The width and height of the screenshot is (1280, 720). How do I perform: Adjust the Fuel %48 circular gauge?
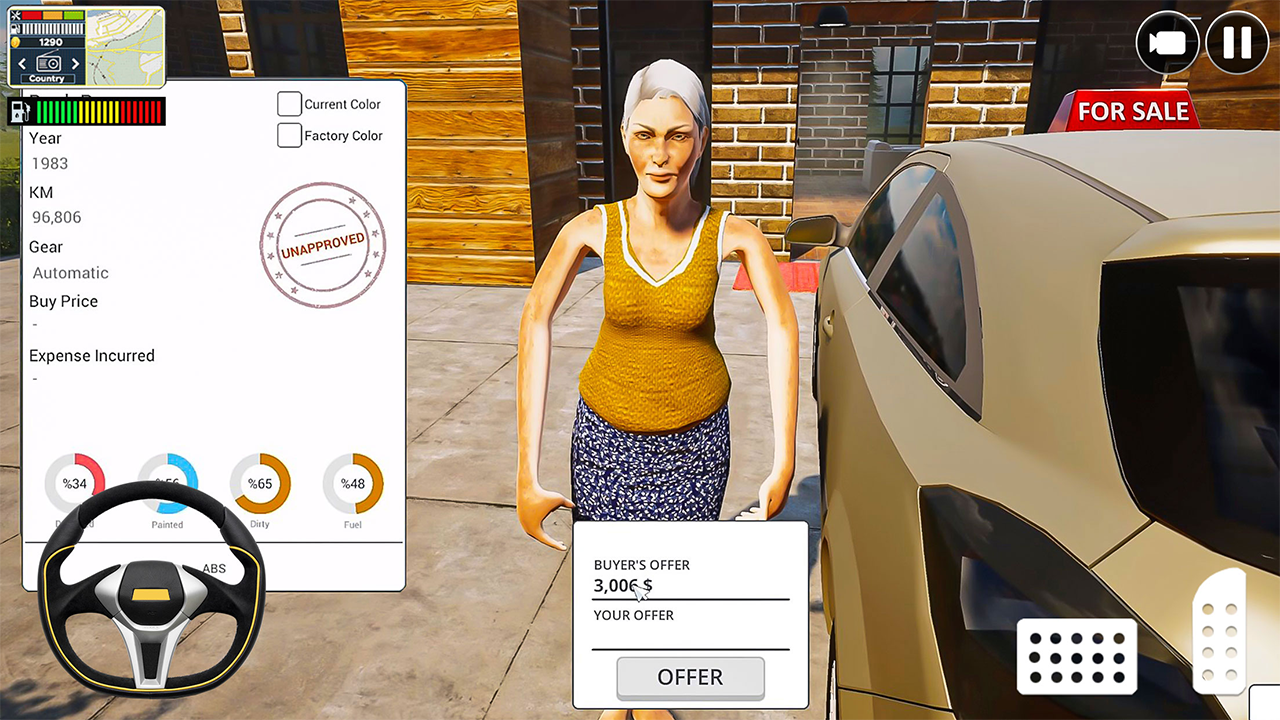point(352,483)
